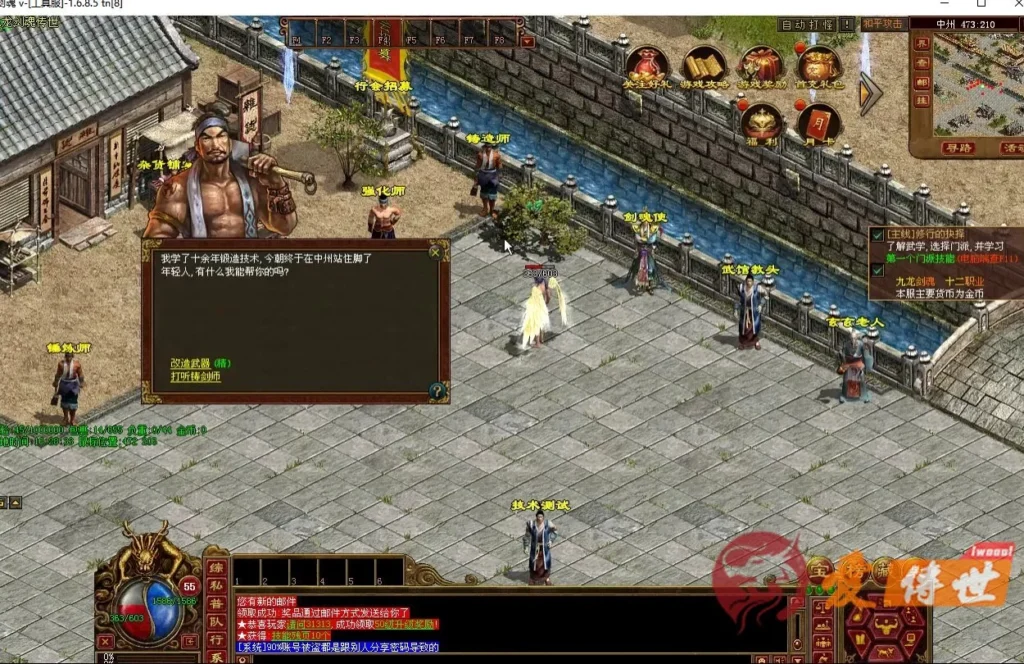Select the 打听铸剑师 dialogue option
This screenshot has width=1024, height=664.
click(x=196, y=376)
